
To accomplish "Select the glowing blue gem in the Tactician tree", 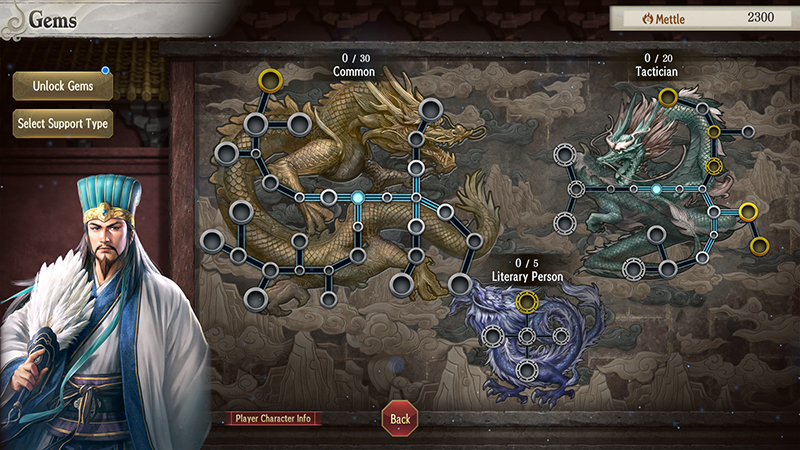I will pyautogui.click(x=656, y=189).
